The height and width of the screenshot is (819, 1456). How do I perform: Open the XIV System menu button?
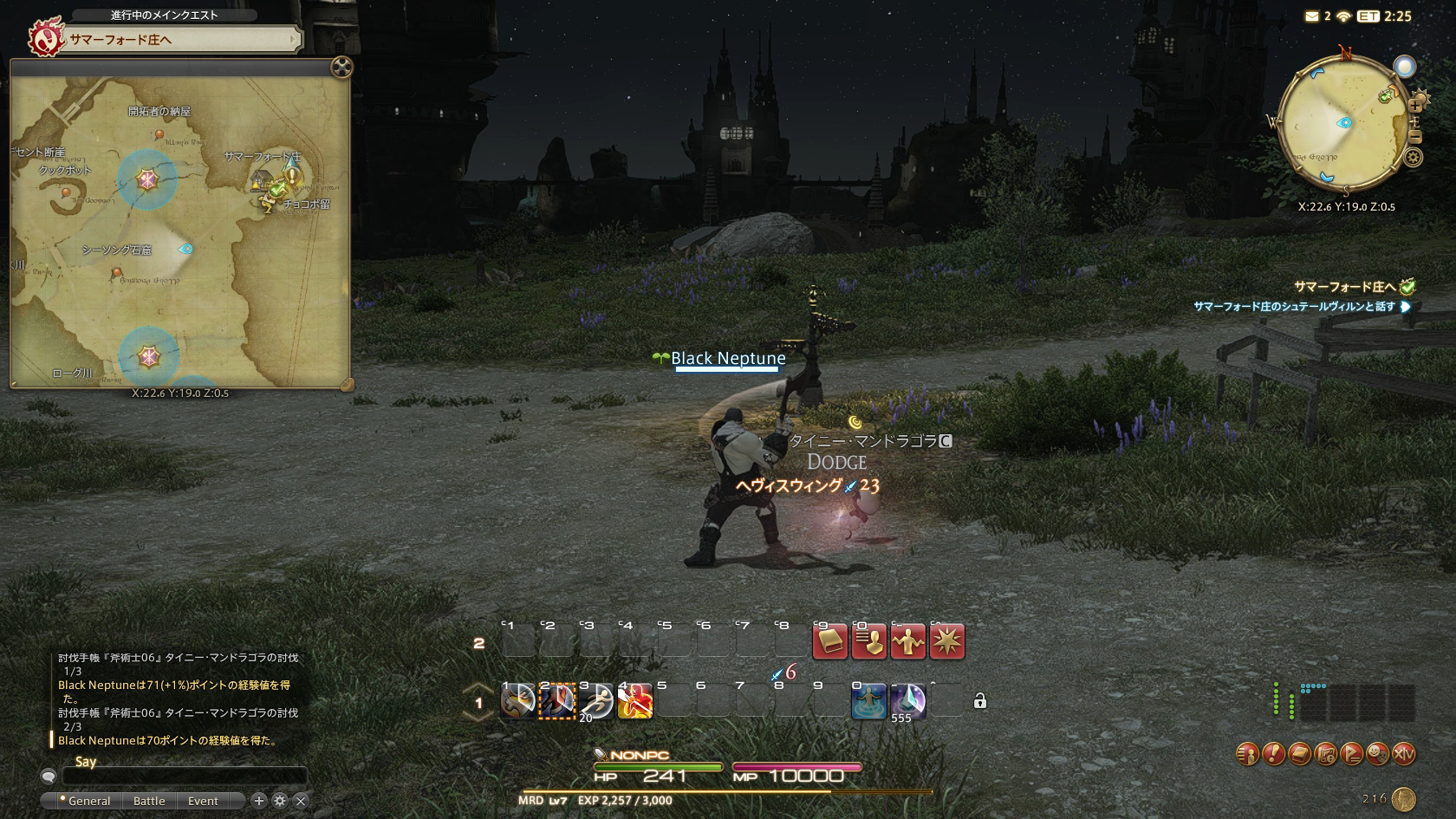click(1403, 755)
